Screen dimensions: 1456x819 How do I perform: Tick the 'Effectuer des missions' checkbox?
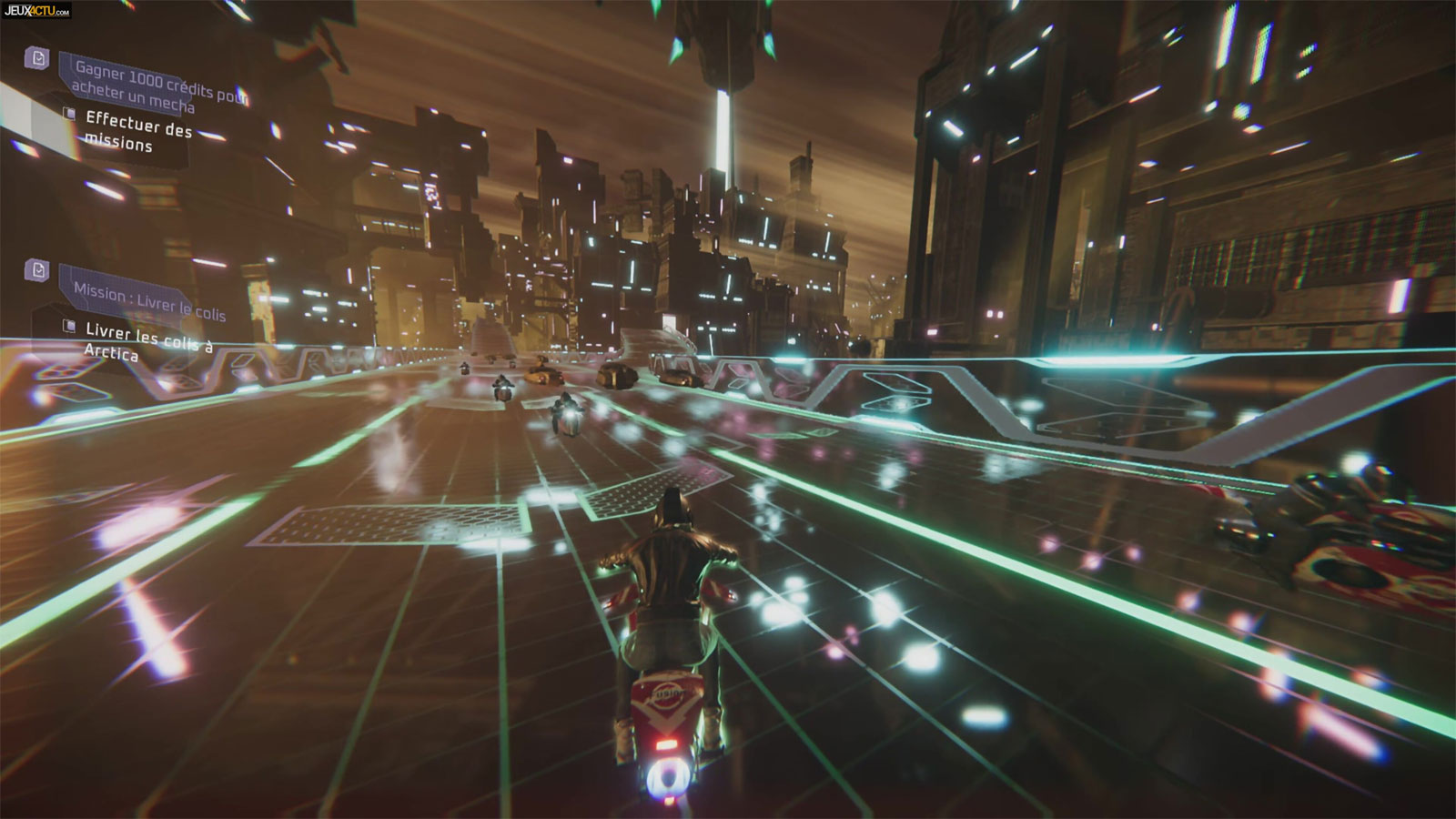69,114
